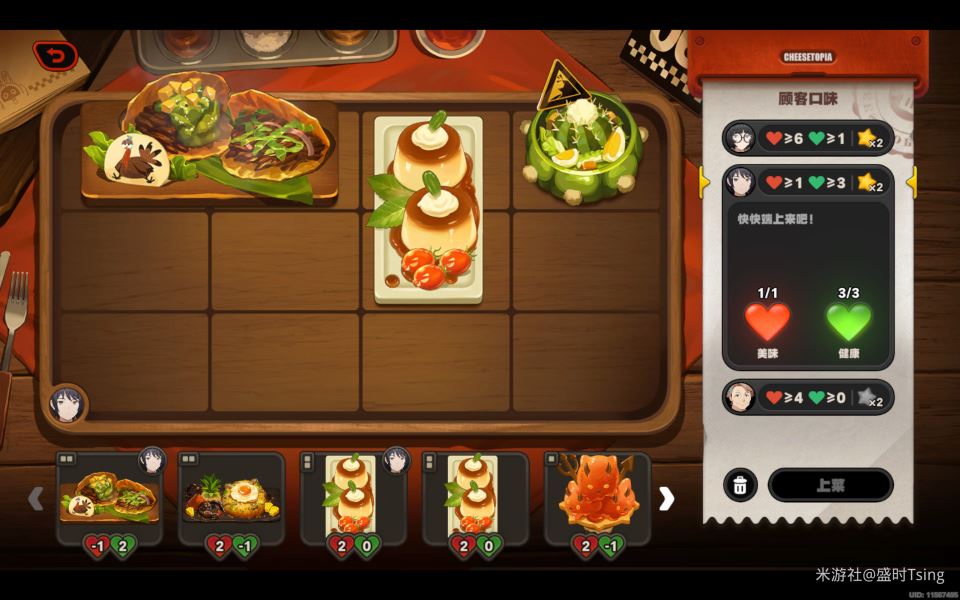
Task: Choose the pineapple fried rice card
Action: [x=231, y=497]
